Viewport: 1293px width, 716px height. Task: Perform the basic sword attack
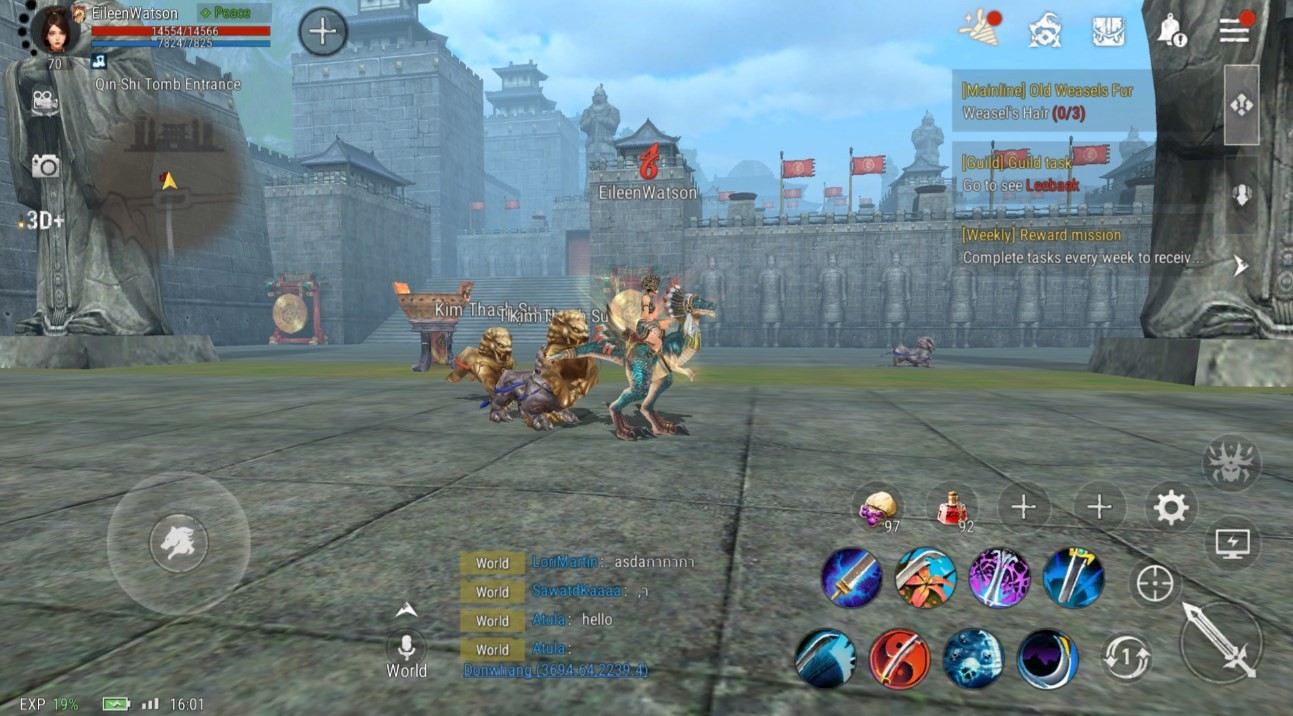[1220, 641]
